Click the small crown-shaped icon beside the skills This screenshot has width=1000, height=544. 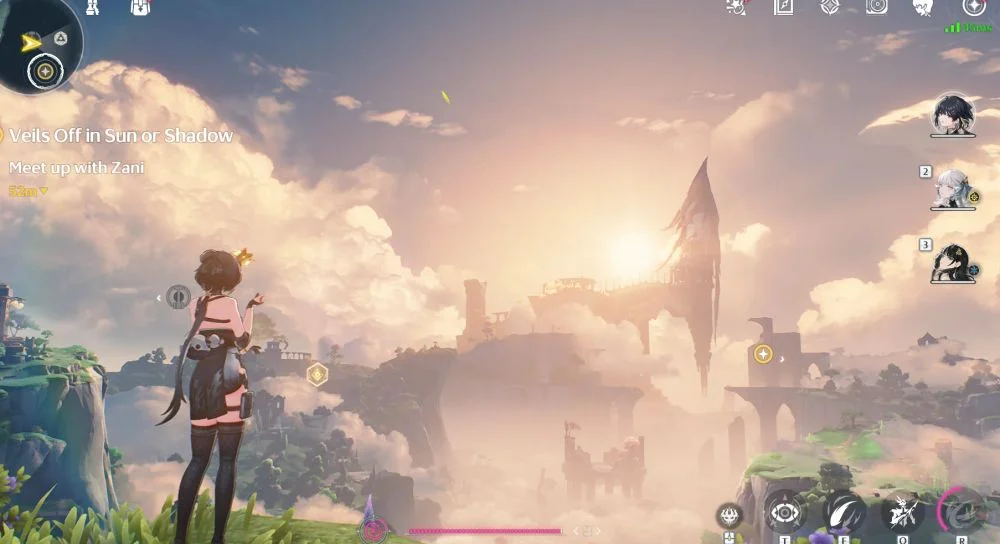coord(730,516)
